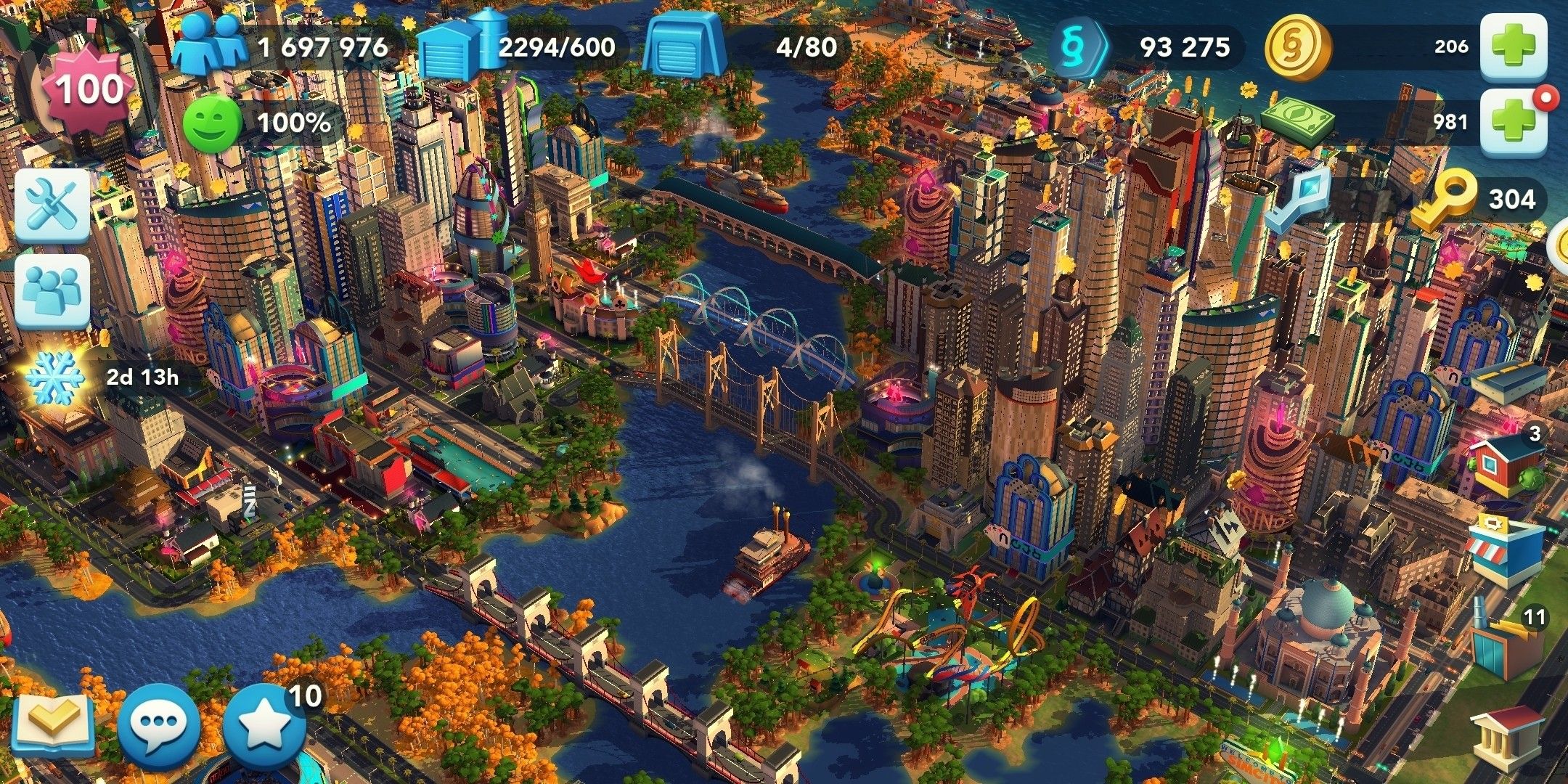Open the chat speech bubble

pos(158,724)
